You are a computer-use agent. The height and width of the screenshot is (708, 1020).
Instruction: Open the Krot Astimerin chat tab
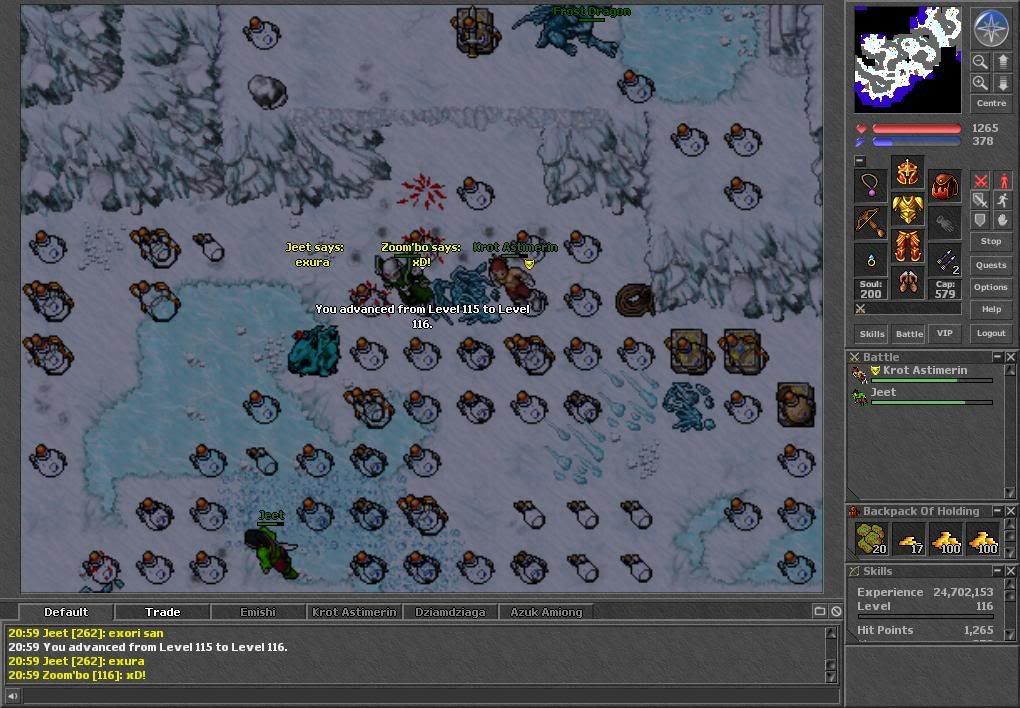[354, 612]
